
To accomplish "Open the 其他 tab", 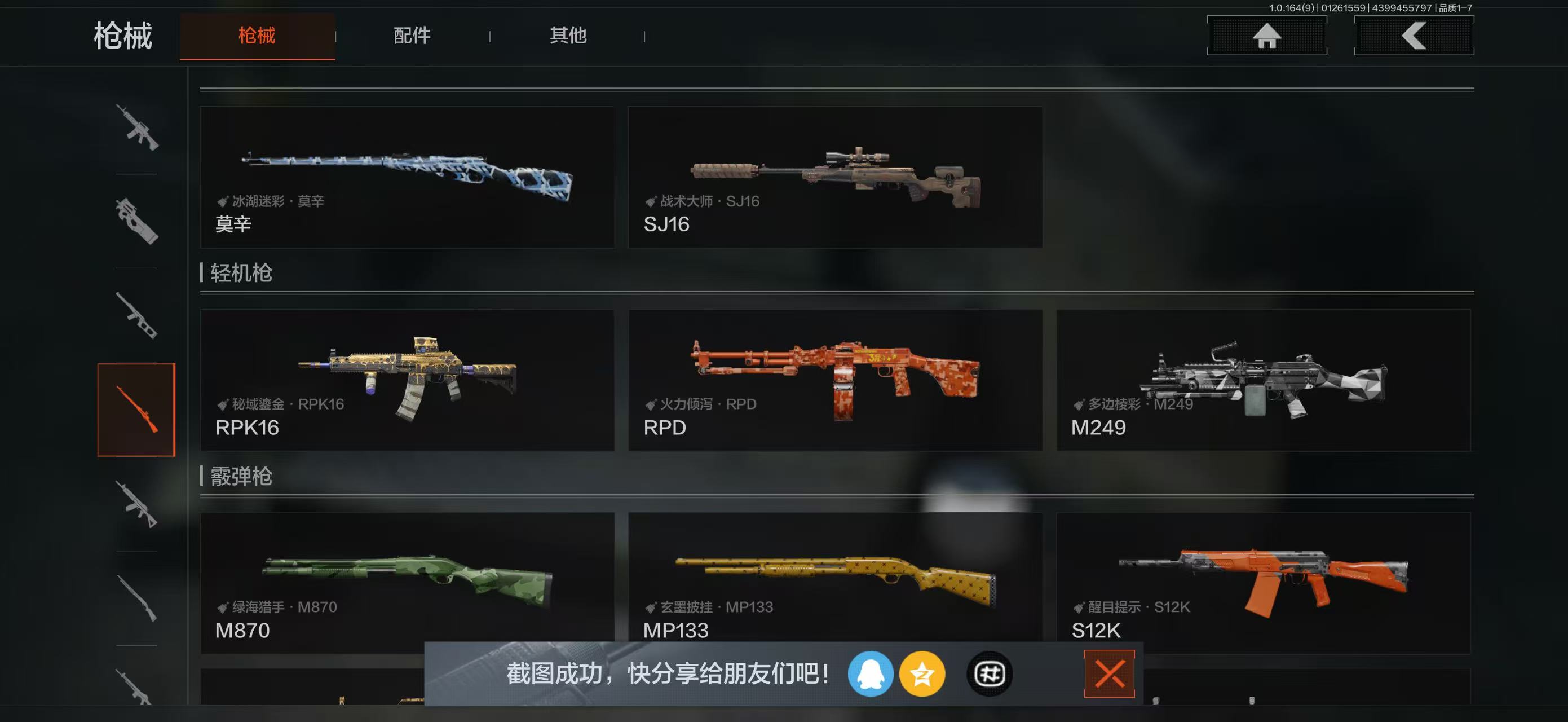I will pos(567,36).
